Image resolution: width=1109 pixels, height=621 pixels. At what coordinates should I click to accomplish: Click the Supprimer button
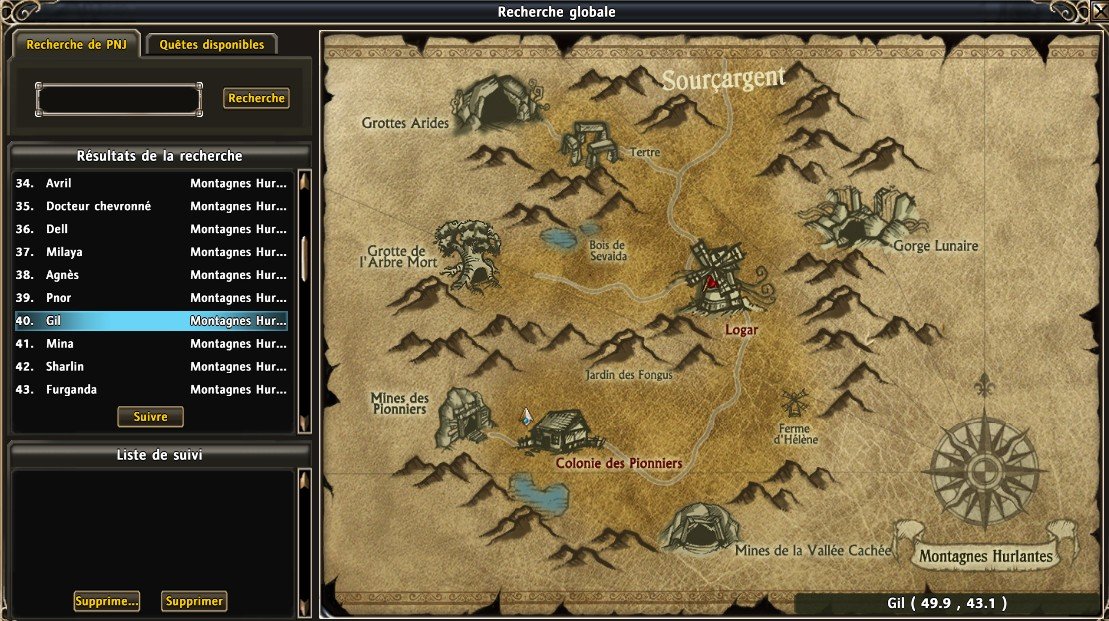[x=195, y=601]
